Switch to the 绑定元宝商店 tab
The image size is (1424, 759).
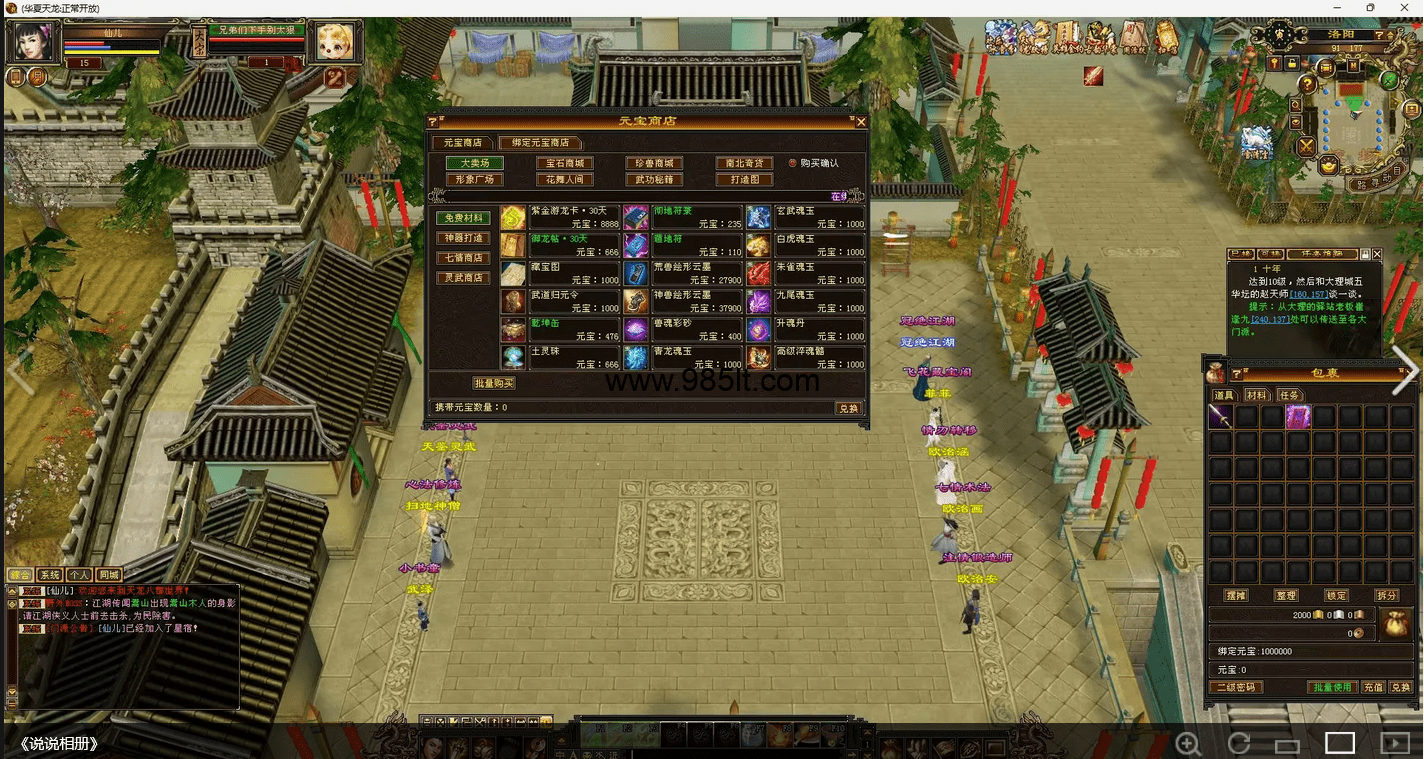540,143
